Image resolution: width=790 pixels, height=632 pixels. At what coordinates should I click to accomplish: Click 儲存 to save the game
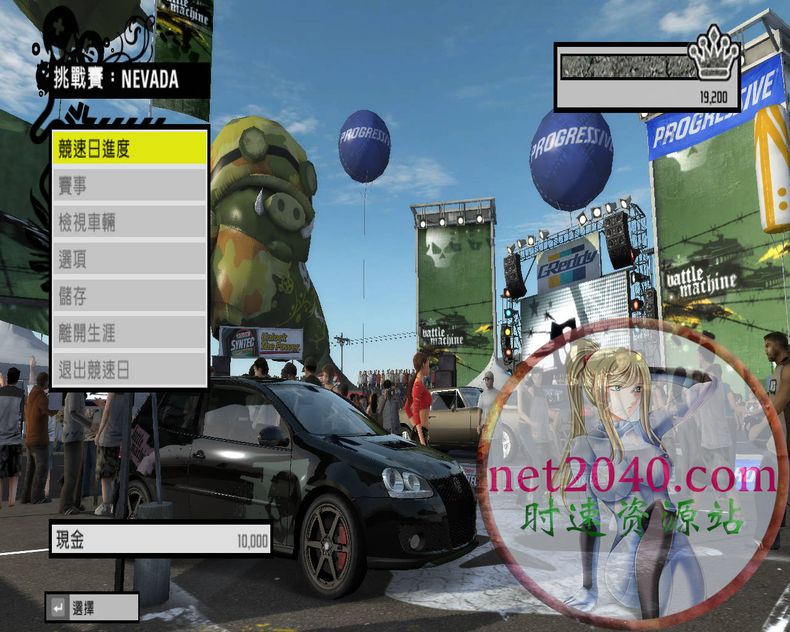coord(129,297)
